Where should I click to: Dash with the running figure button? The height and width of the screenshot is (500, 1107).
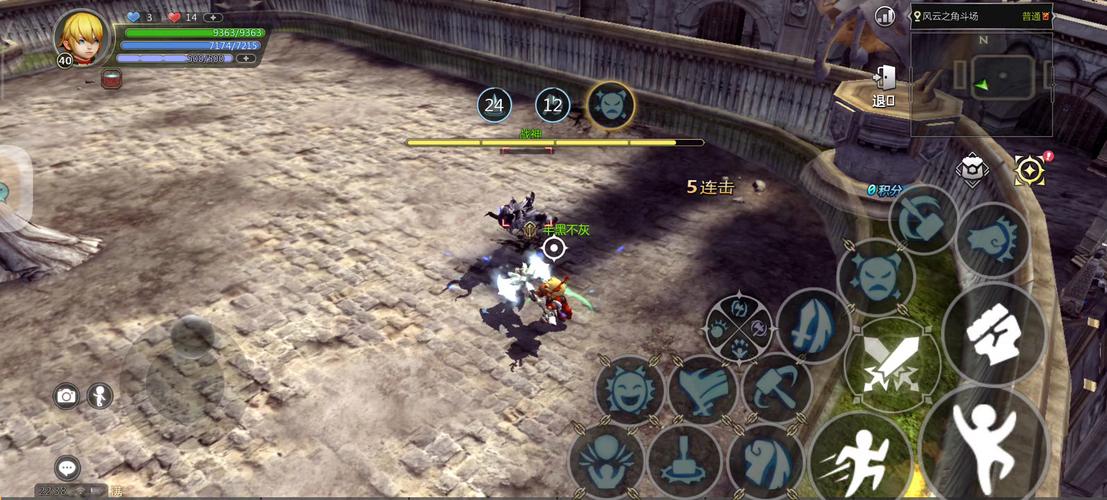[x=860, y=456]
